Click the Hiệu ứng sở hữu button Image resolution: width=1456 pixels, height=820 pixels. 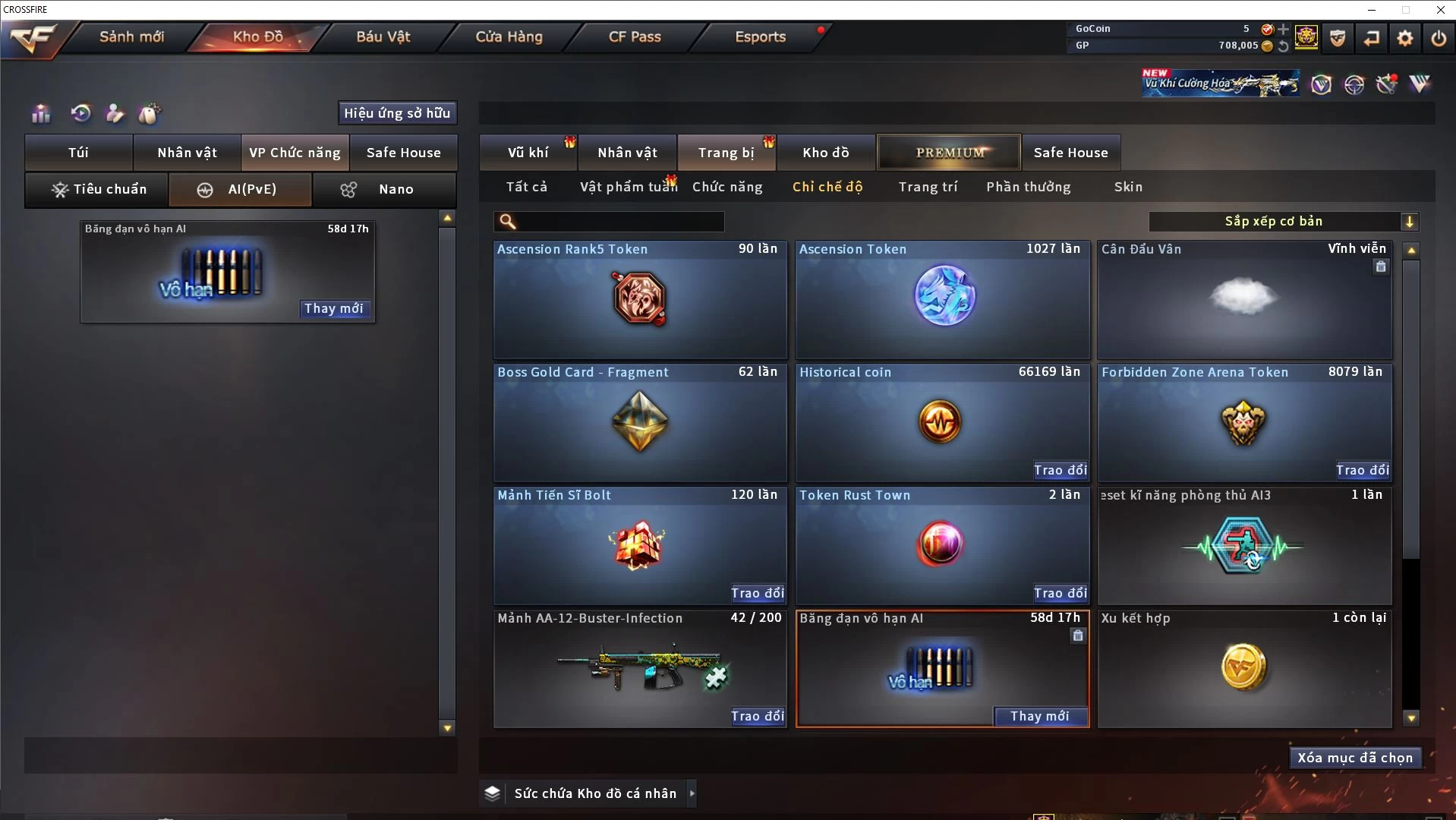[x=397, y=113]
